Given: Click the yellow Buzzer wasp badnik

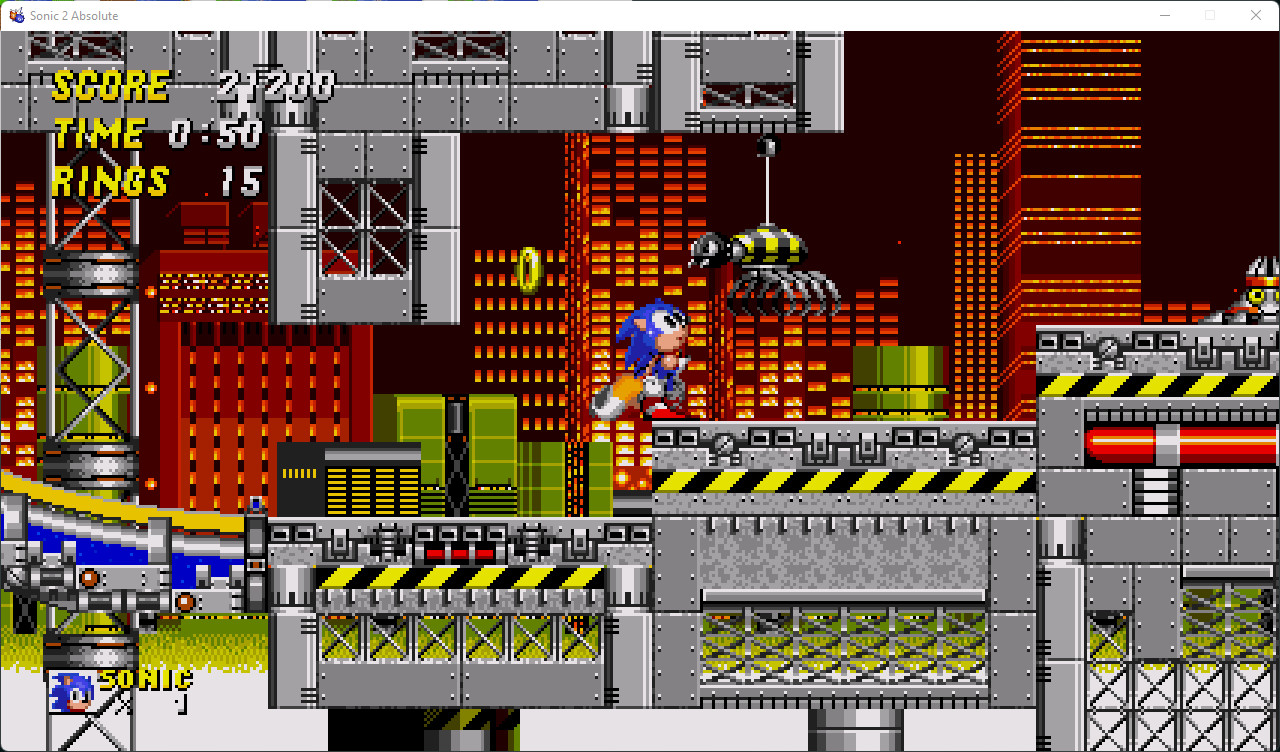Looking at the screenshot, I should point(768,247).
